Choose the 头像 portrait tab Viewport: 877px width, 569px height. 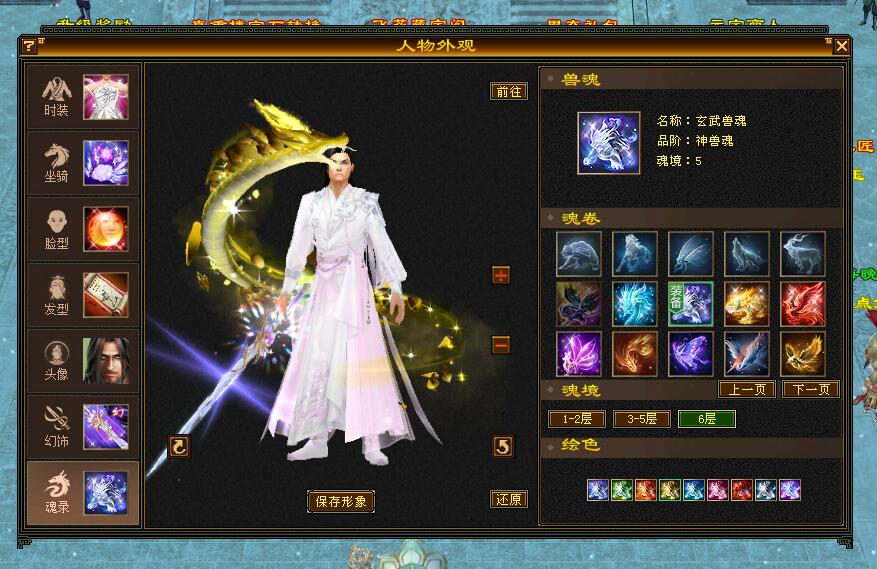point(83,360)
